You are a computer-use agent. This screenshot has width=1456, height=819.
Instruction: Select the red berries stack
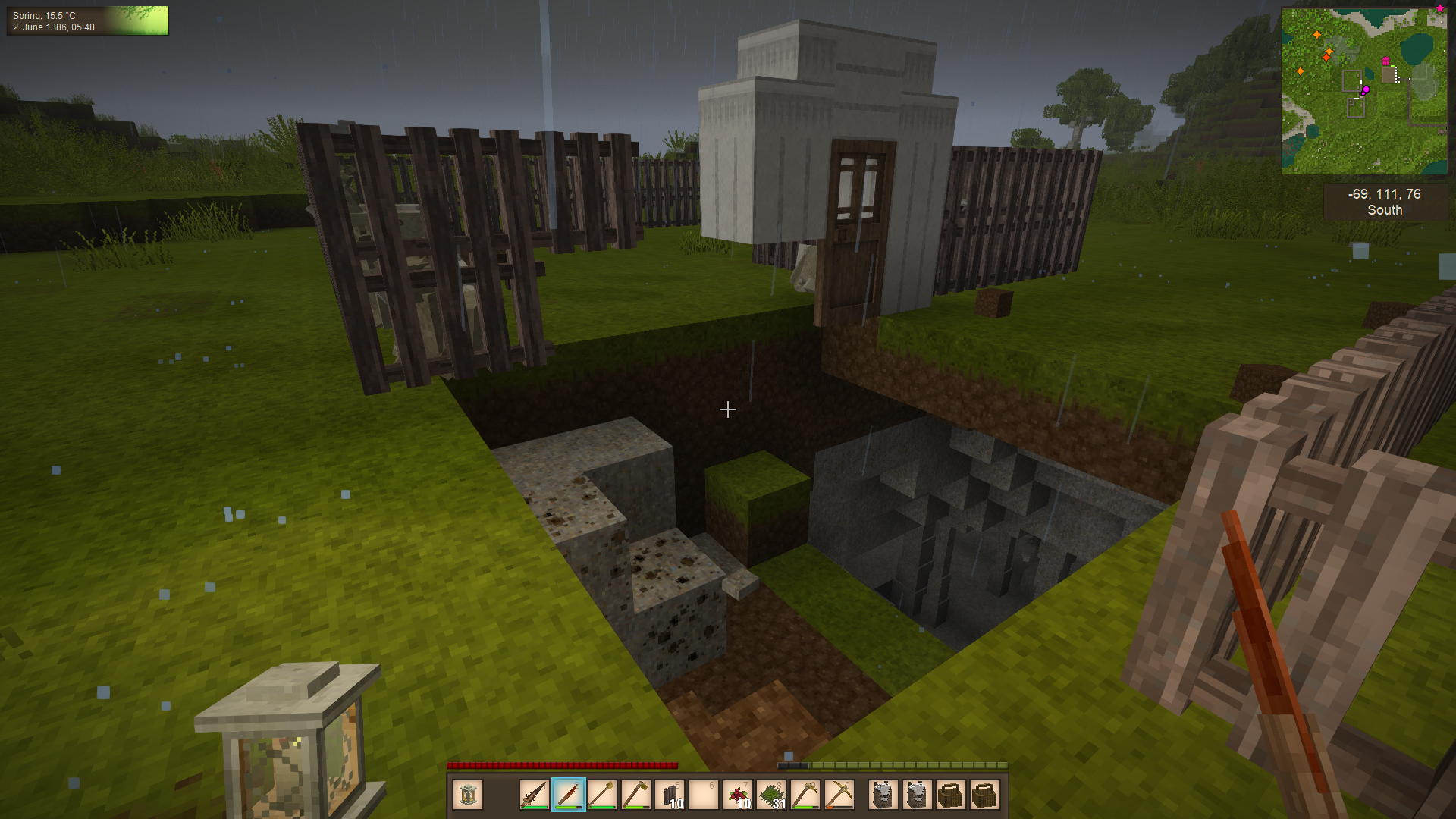click(x=739, y=795)
